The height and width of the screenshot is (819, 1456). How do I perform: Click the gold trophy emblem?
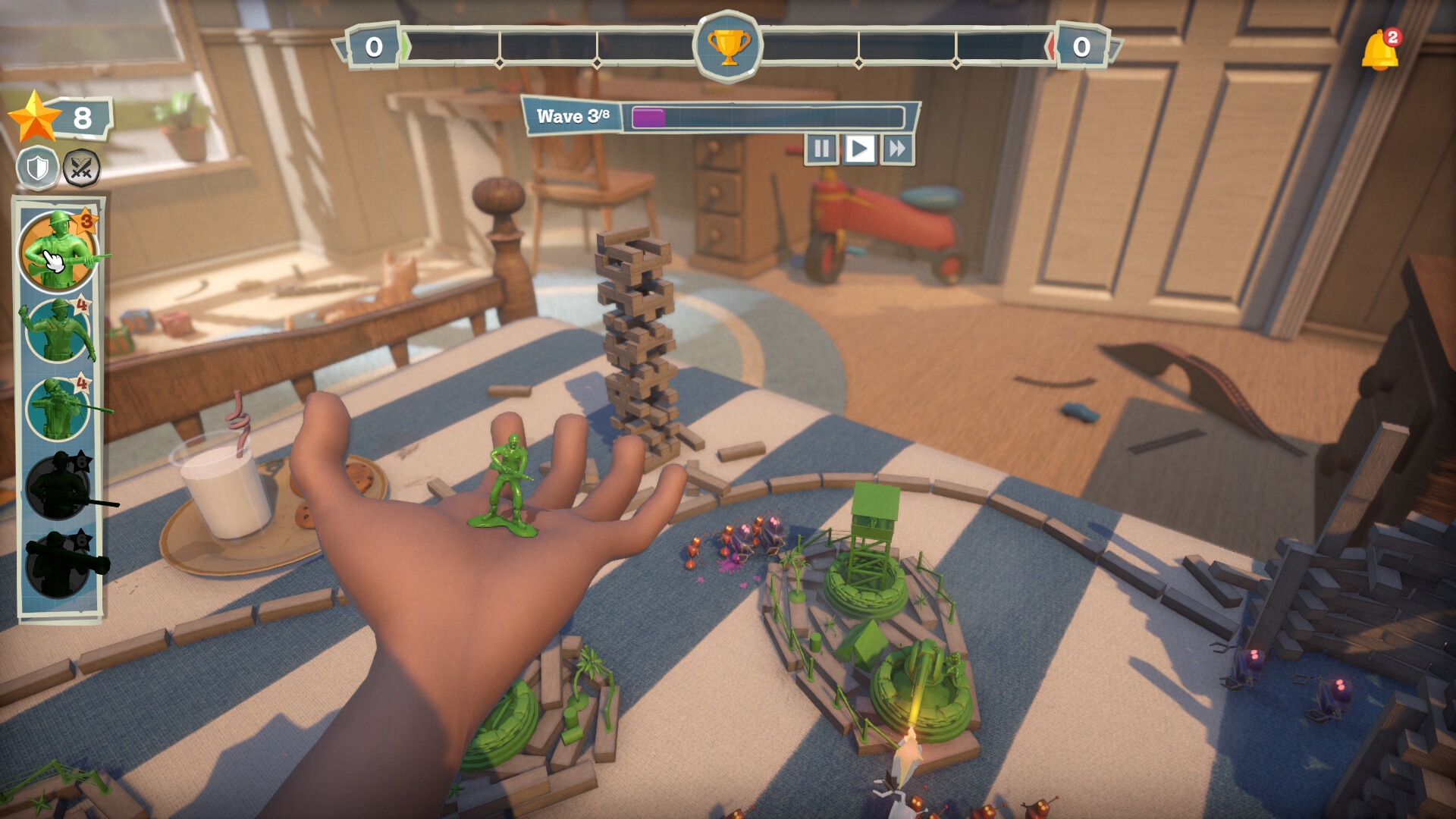pos(728,47)
